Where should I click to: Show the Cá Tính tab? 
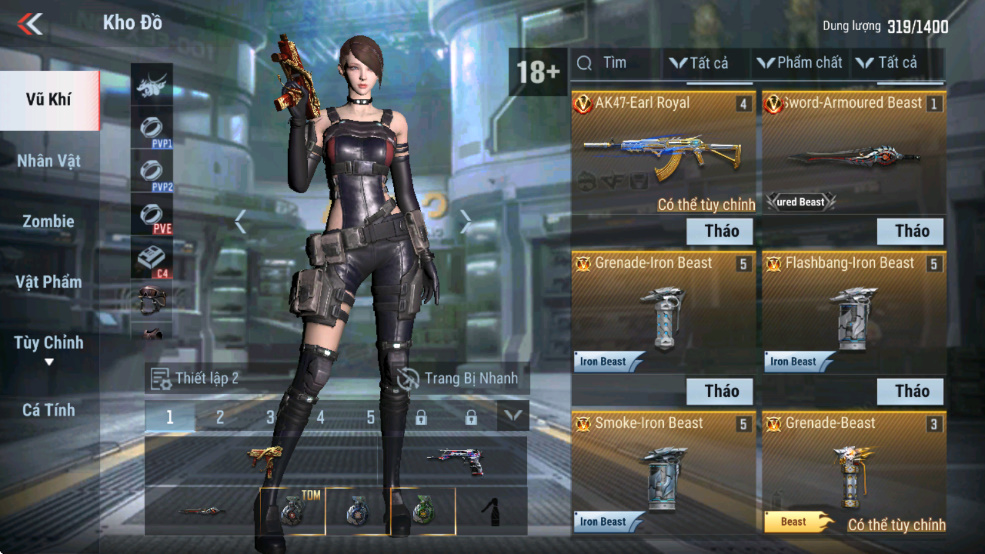click(x=49, y=409)
